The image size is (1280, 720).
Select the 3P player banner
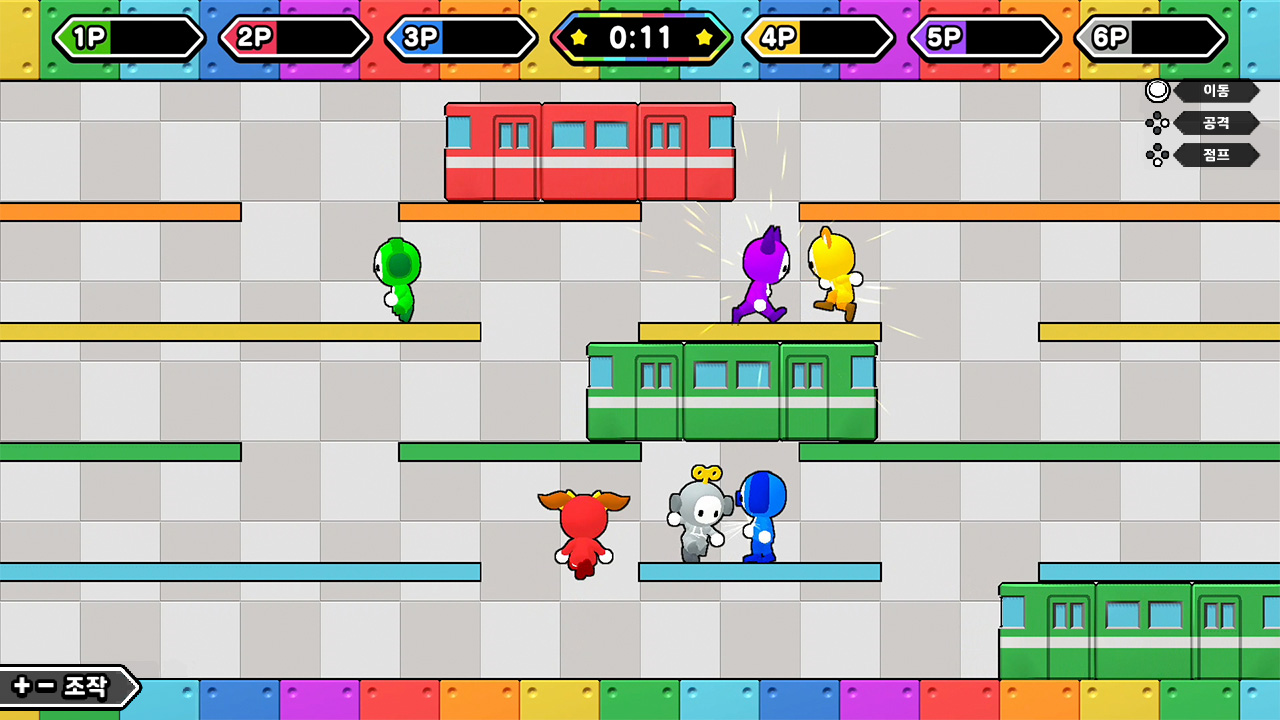click(x=462, y=38)
